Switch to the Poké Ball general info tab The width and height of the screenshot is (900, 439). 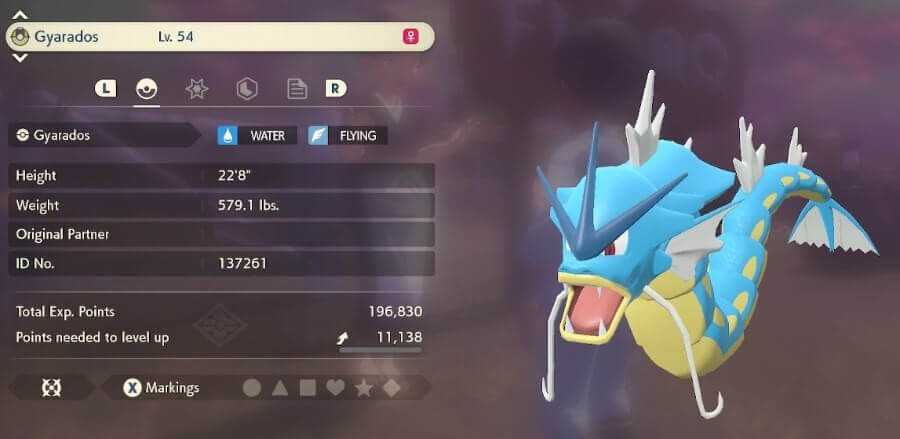(x=147, y=89)
